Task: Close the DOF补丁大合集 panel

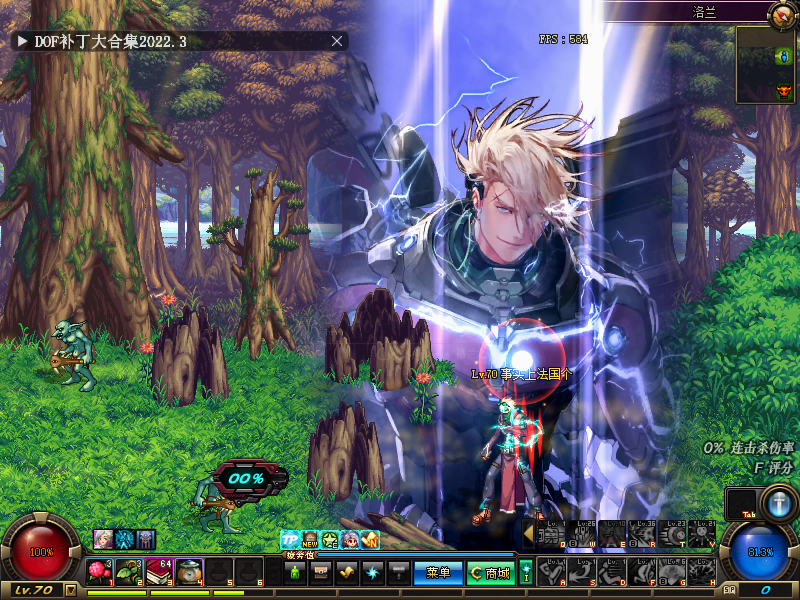Action: click(x=337, y=41)
